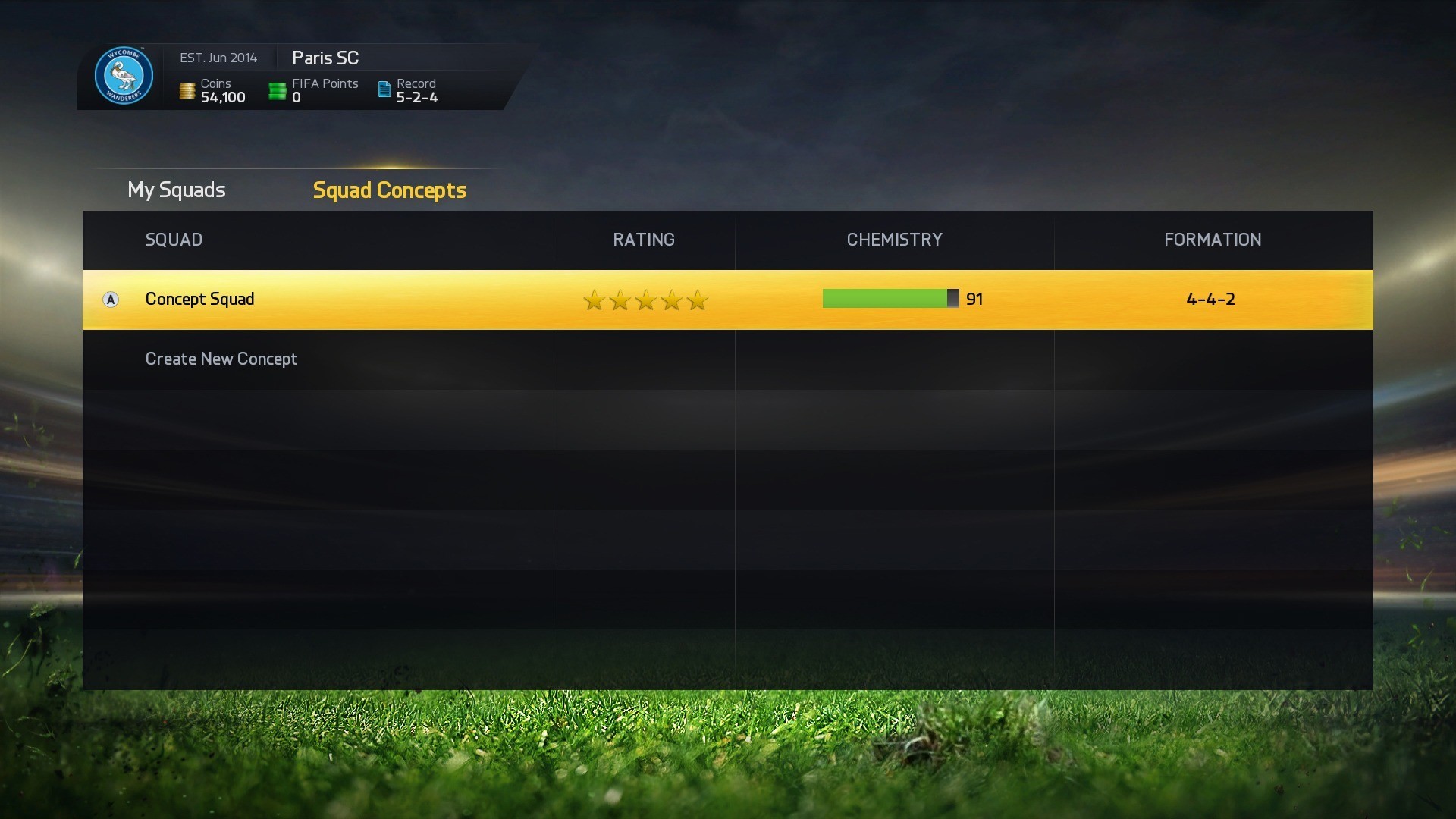Switch to the Squad Concepts tab
The height and width of the screenshot is (819, 1456).
(389, 190)
